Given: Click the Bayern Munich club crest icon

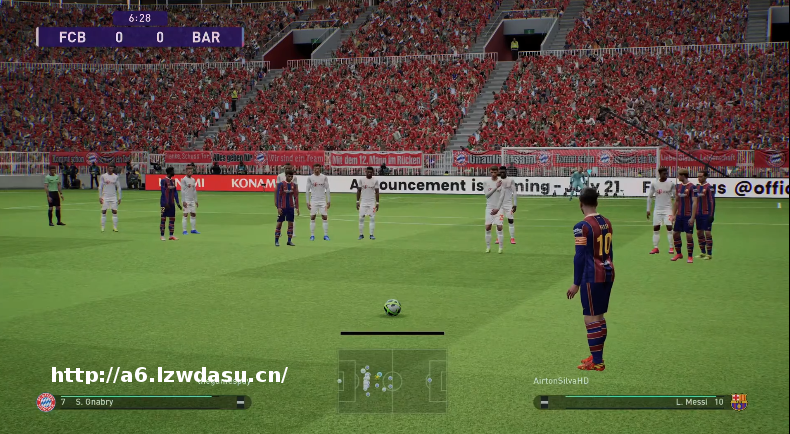Looking at the screenshot, I should [x=46, y=402].
